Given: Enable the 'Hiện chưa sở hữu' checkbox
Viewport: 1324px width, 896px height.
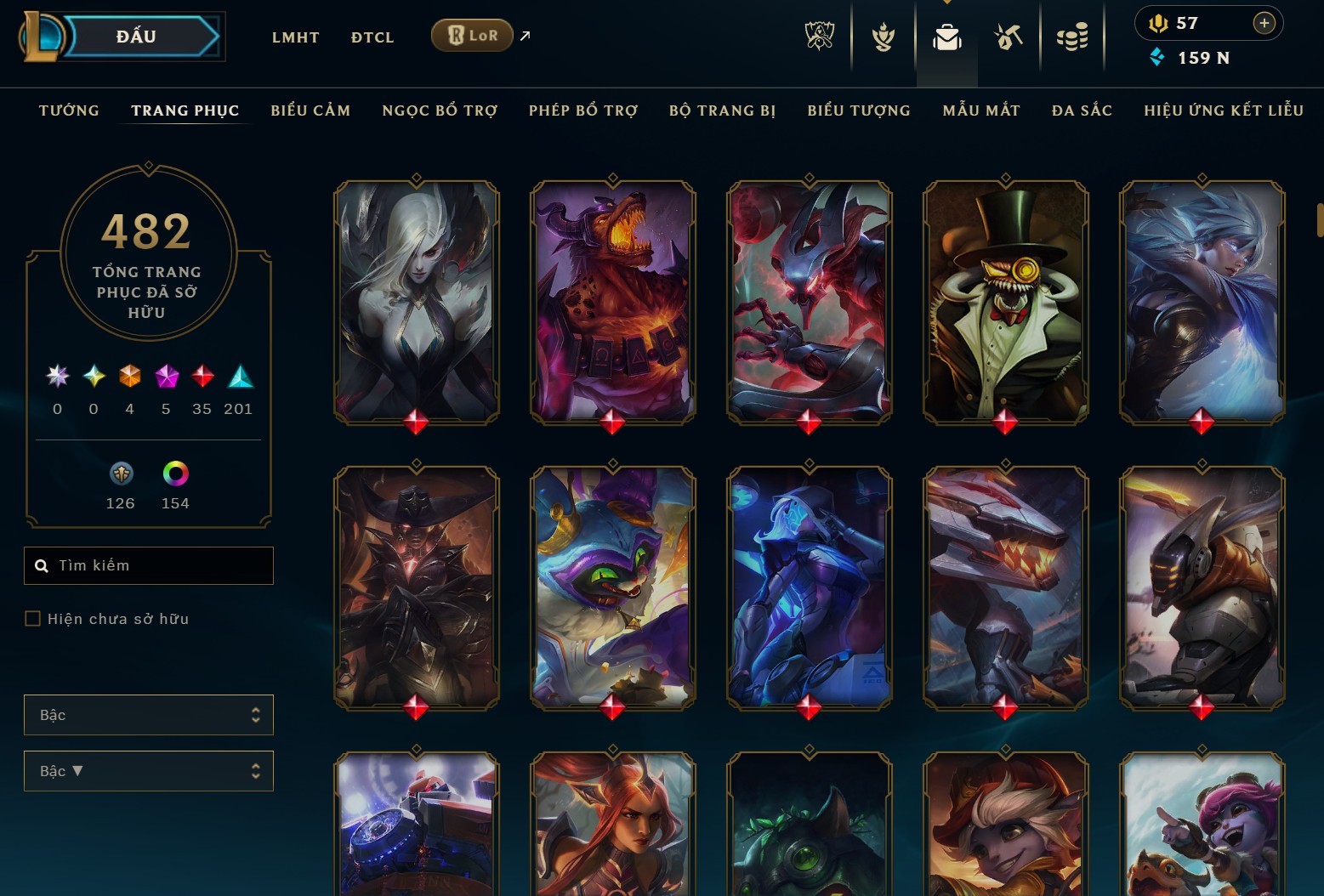Looking at the screenshot, I should coord(31,619).
